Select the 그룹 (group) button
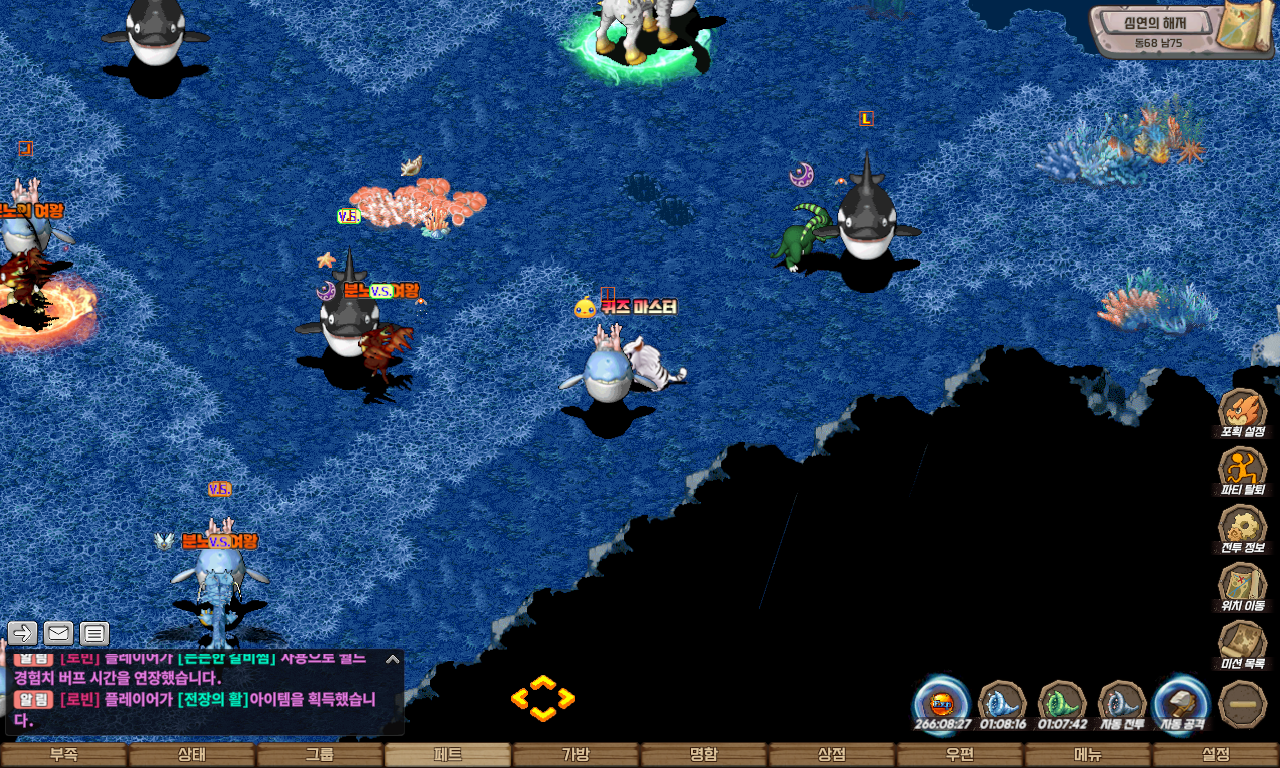The width and height of the screenshot is (1280, 768). [x=320, y=755]
